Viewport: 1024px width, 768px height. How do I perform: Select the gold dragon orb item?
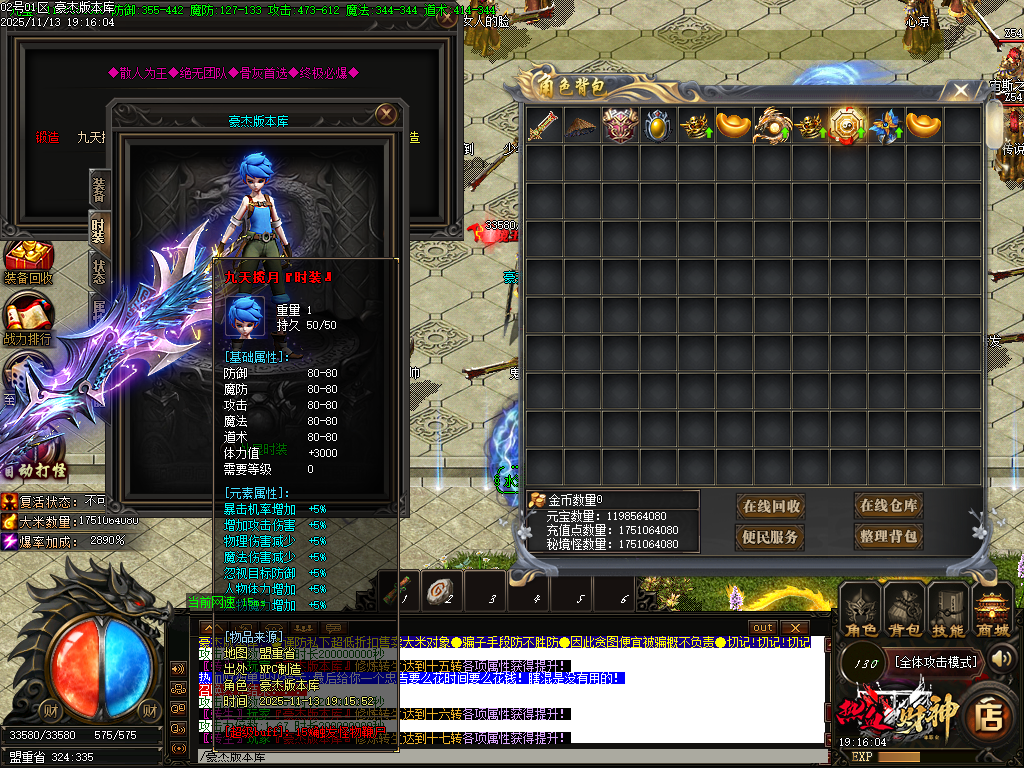click(x=773, y=125)
